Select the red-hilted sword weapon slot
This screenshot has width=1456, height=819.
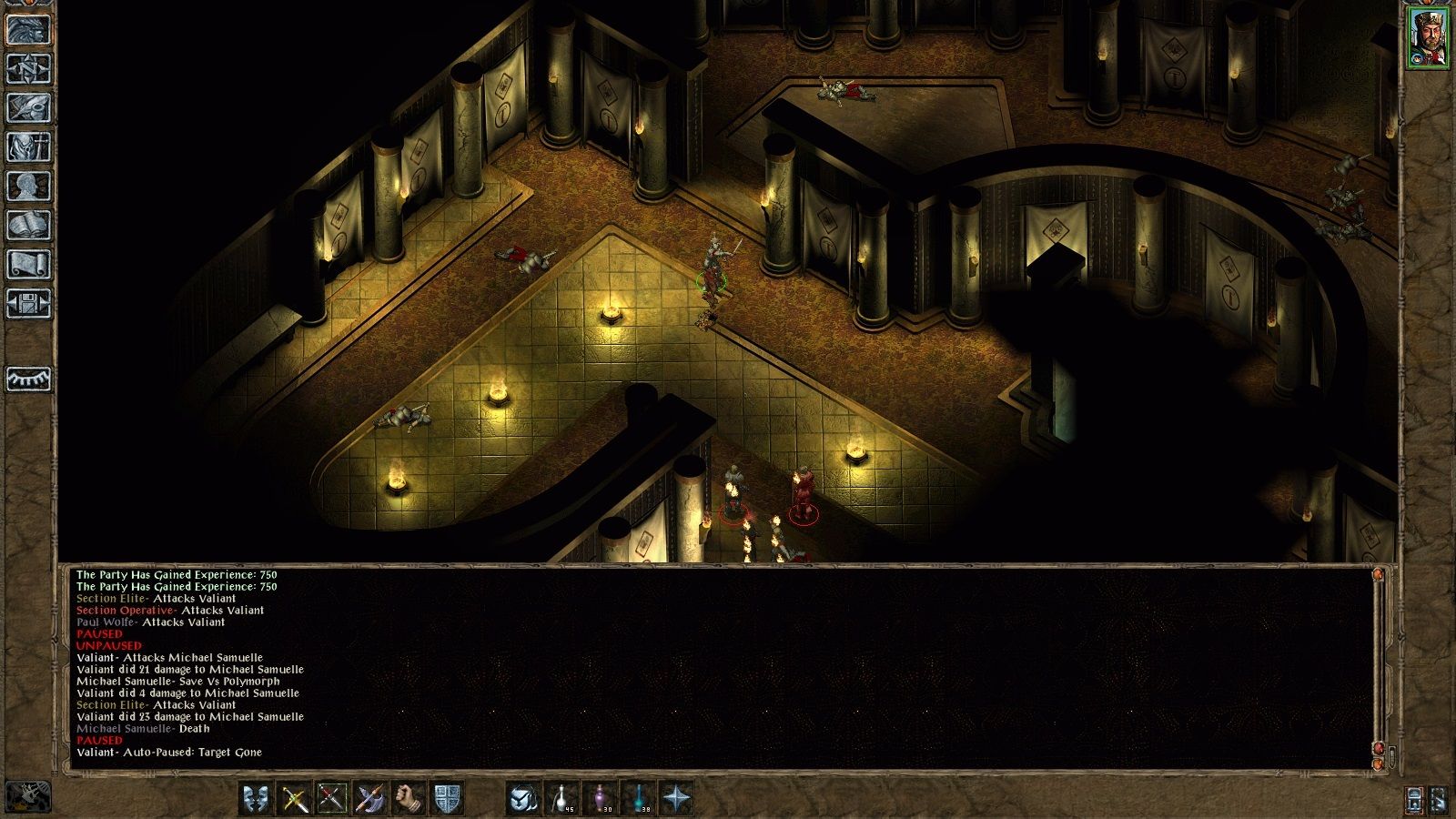click(332, 799)
